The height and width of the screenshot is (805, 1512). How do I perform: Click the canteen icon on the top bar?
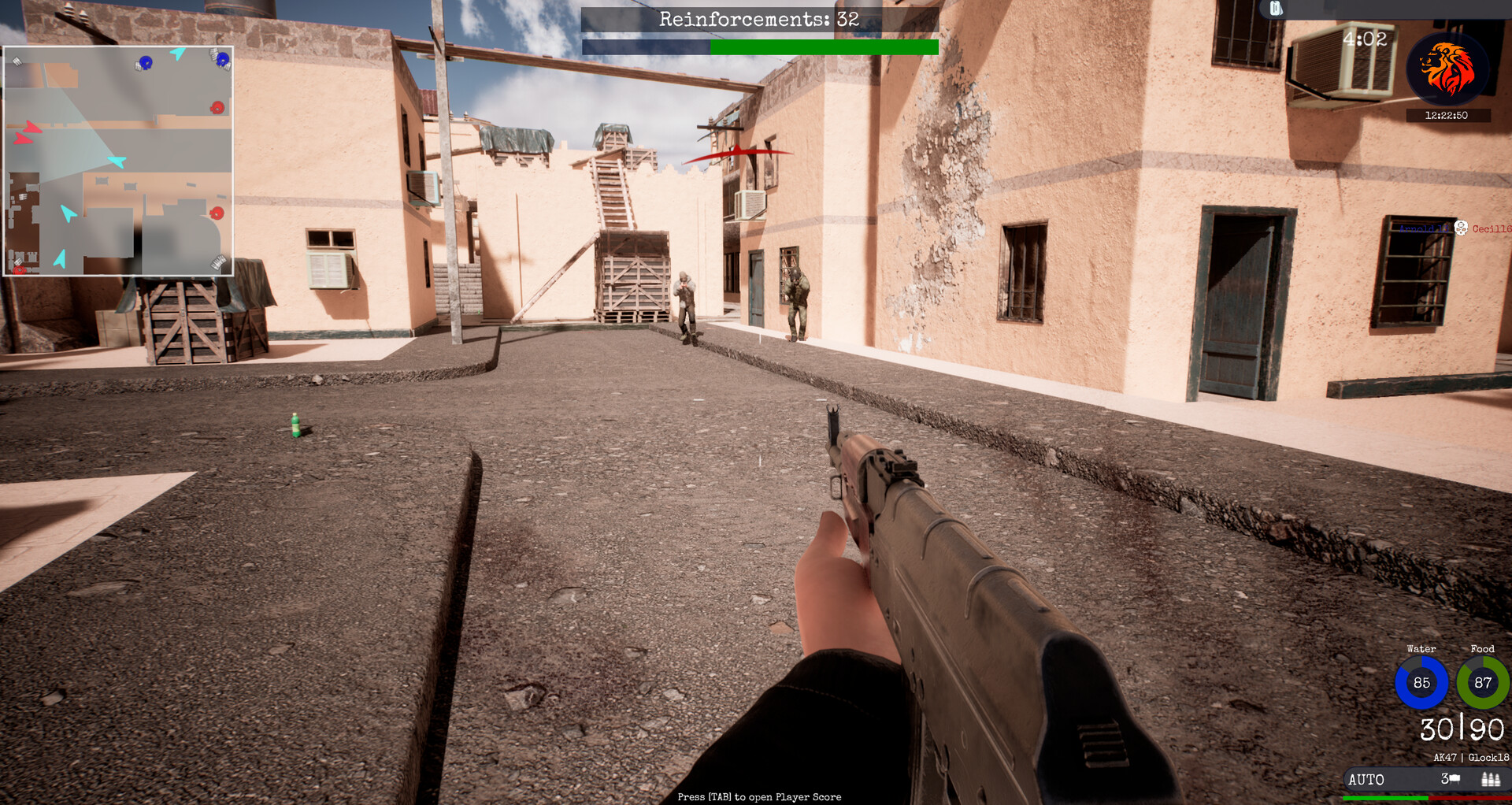(x=1275, y=8)
